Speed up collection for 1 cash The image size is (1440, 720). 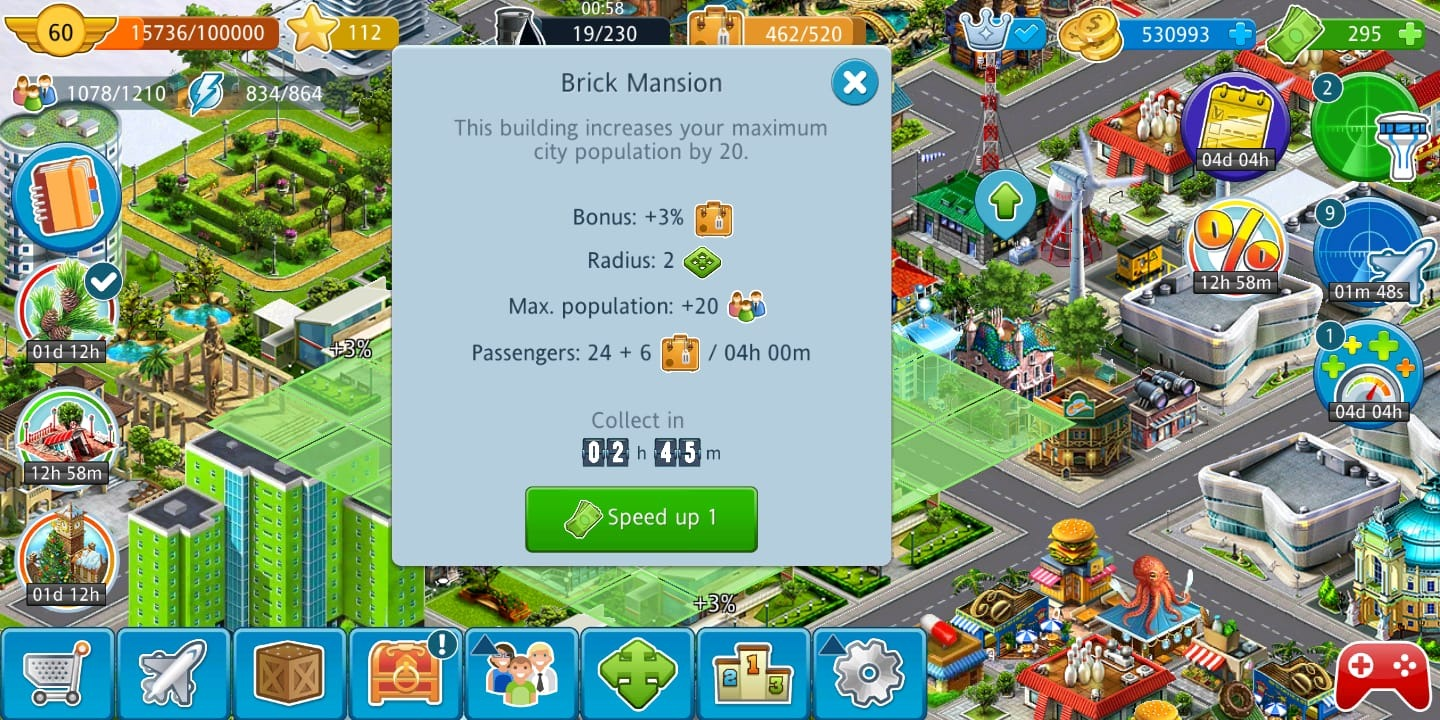click(641, 518)
